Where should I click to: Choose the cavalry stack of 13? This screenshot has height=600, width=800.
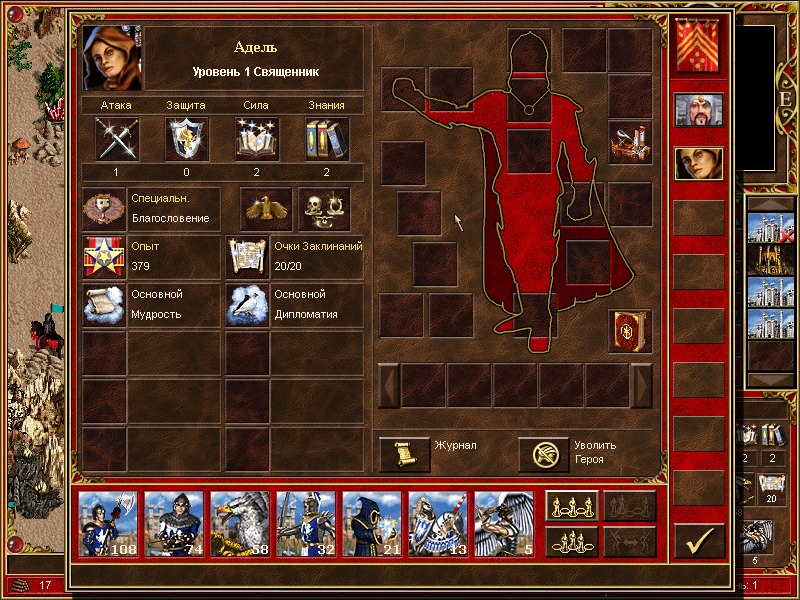(x=438, y=523)
